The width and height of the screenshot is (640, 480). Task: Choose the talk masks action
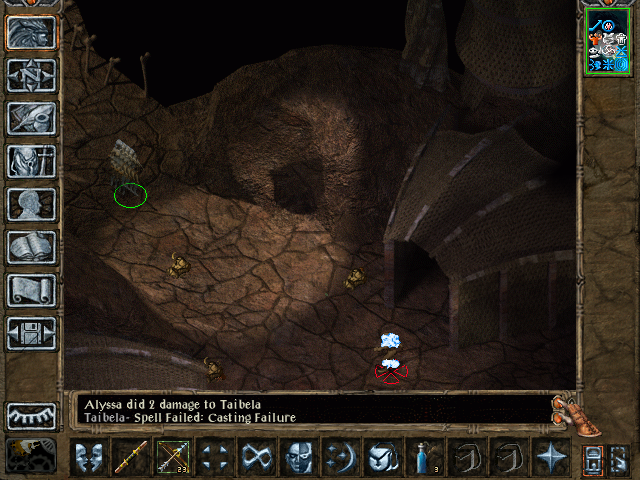[x=88, y=458]
